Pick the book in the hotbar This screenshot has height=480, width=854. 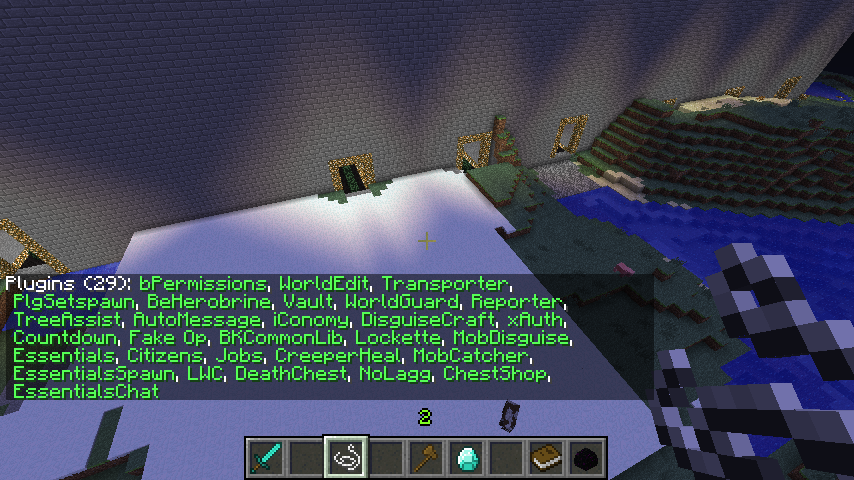(547, 457)
